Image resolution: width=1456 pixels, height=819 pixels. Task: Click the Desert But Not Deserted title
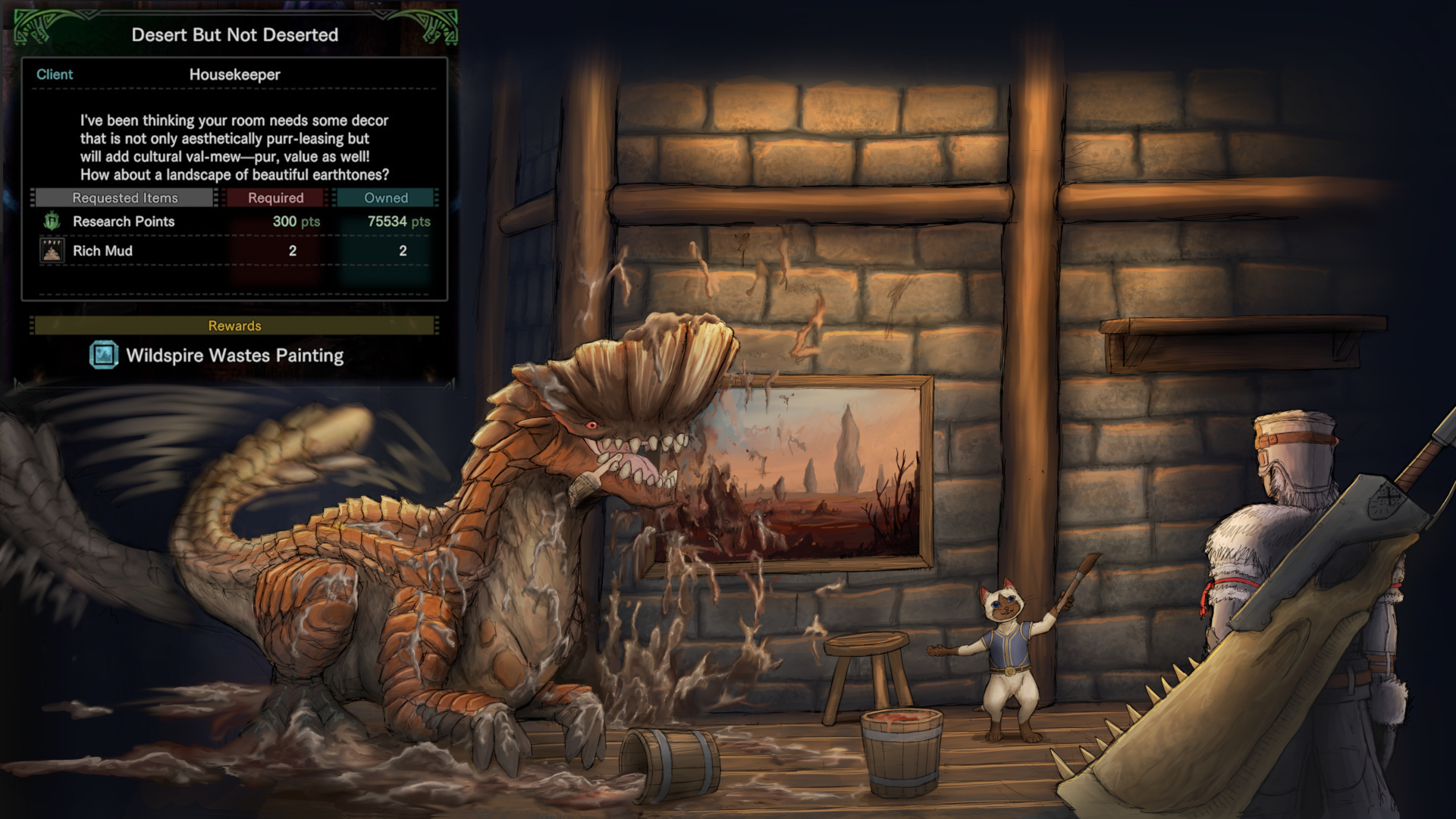(x=235, y=35)
